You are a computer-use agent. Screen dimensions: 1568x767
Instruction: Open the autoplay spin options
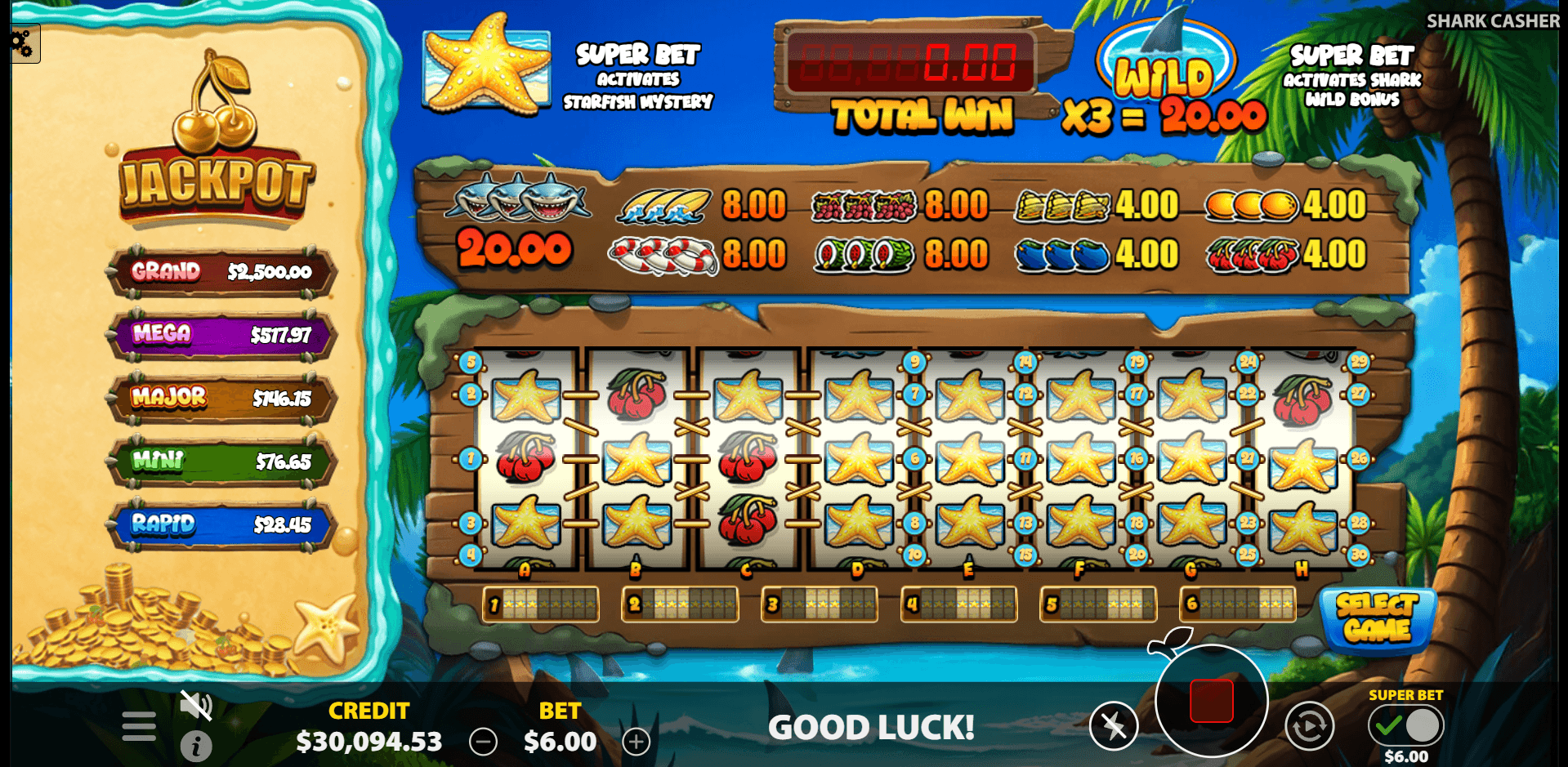tap(1309, 725)
